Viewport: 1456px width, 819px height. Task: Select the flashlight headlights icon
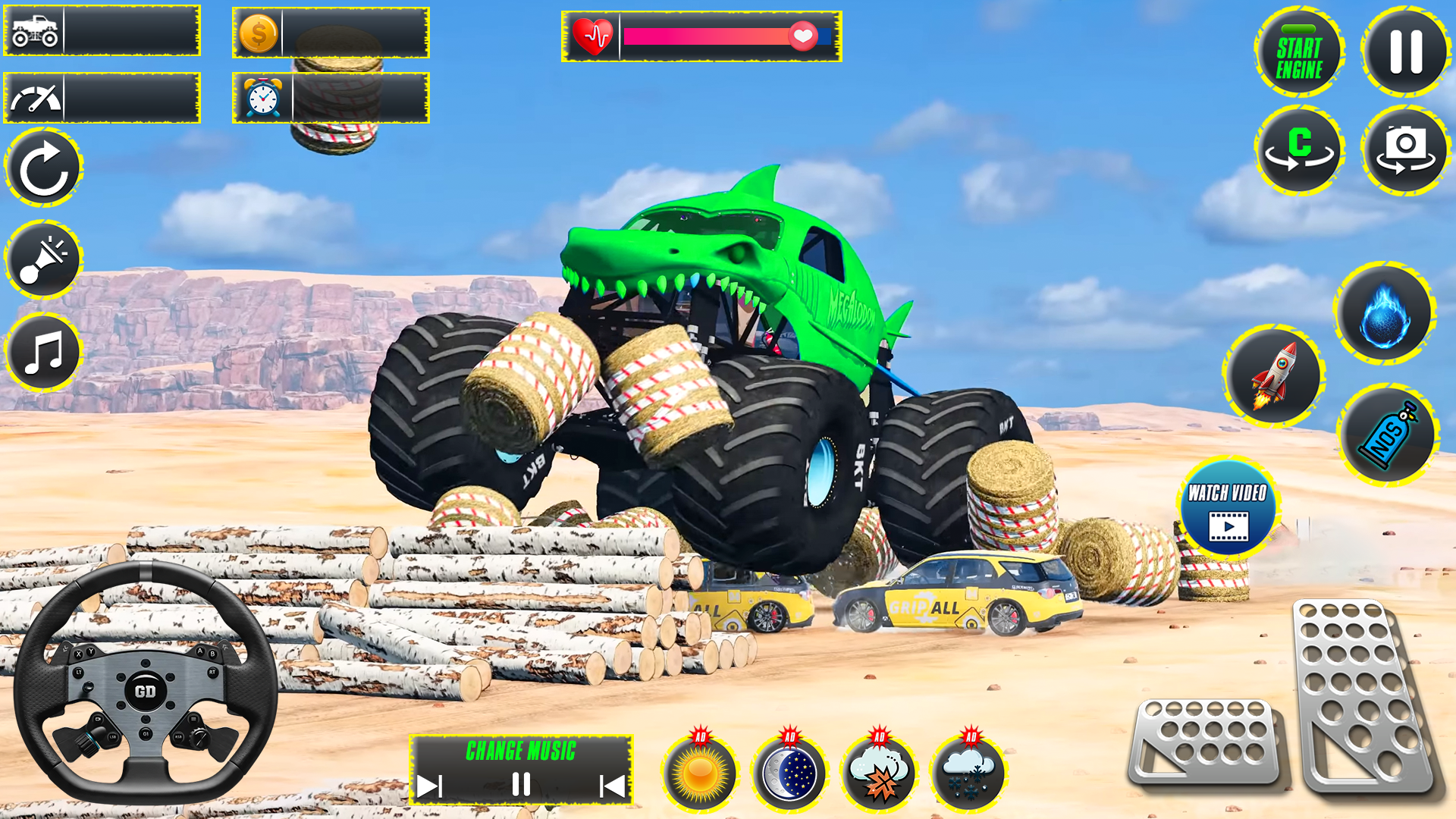click(43, 260)
